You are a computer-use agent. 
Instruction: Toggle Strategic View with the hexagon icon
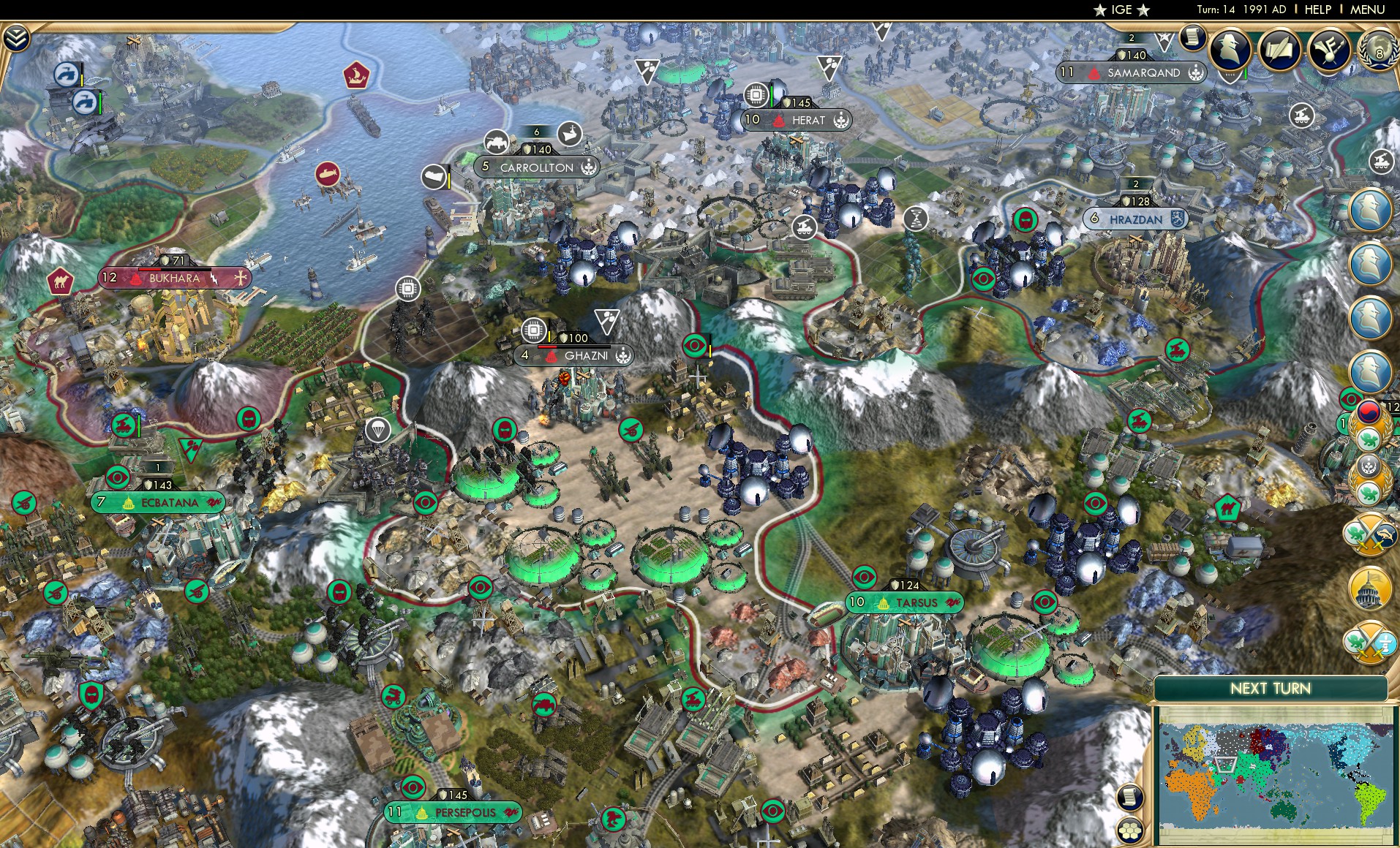[1131, 829]
